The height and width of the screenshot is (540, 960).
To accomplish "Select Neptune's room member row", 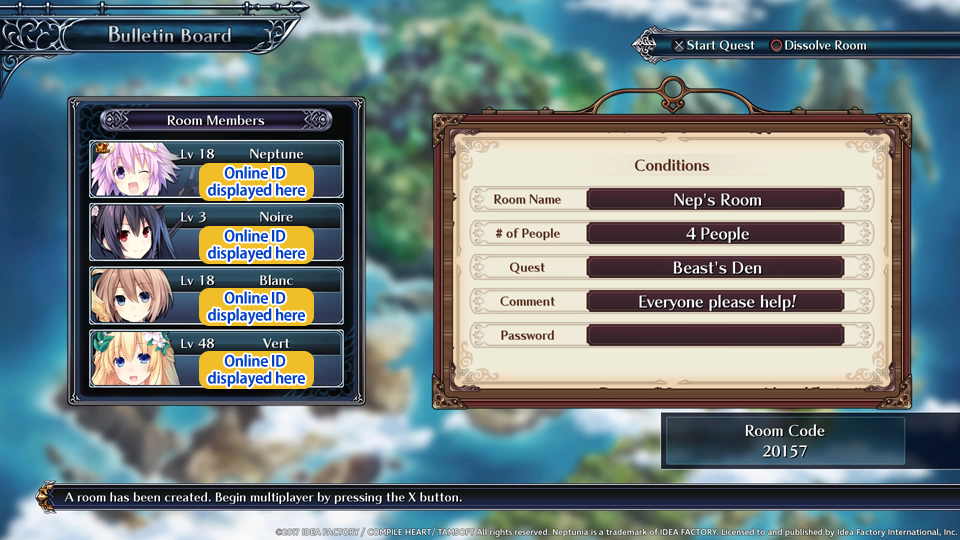I will [x=216, y=169].
